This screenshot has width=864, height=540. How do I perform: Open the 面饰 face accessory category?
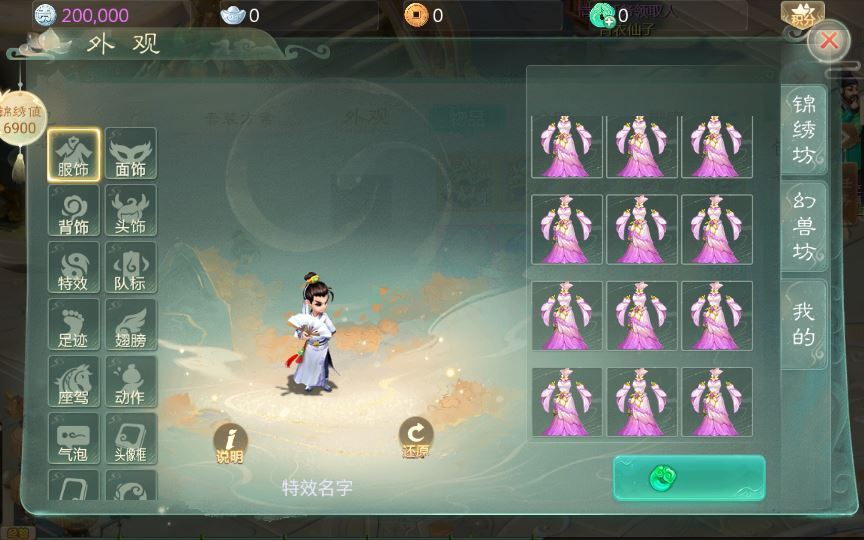(x=131, y=154)
